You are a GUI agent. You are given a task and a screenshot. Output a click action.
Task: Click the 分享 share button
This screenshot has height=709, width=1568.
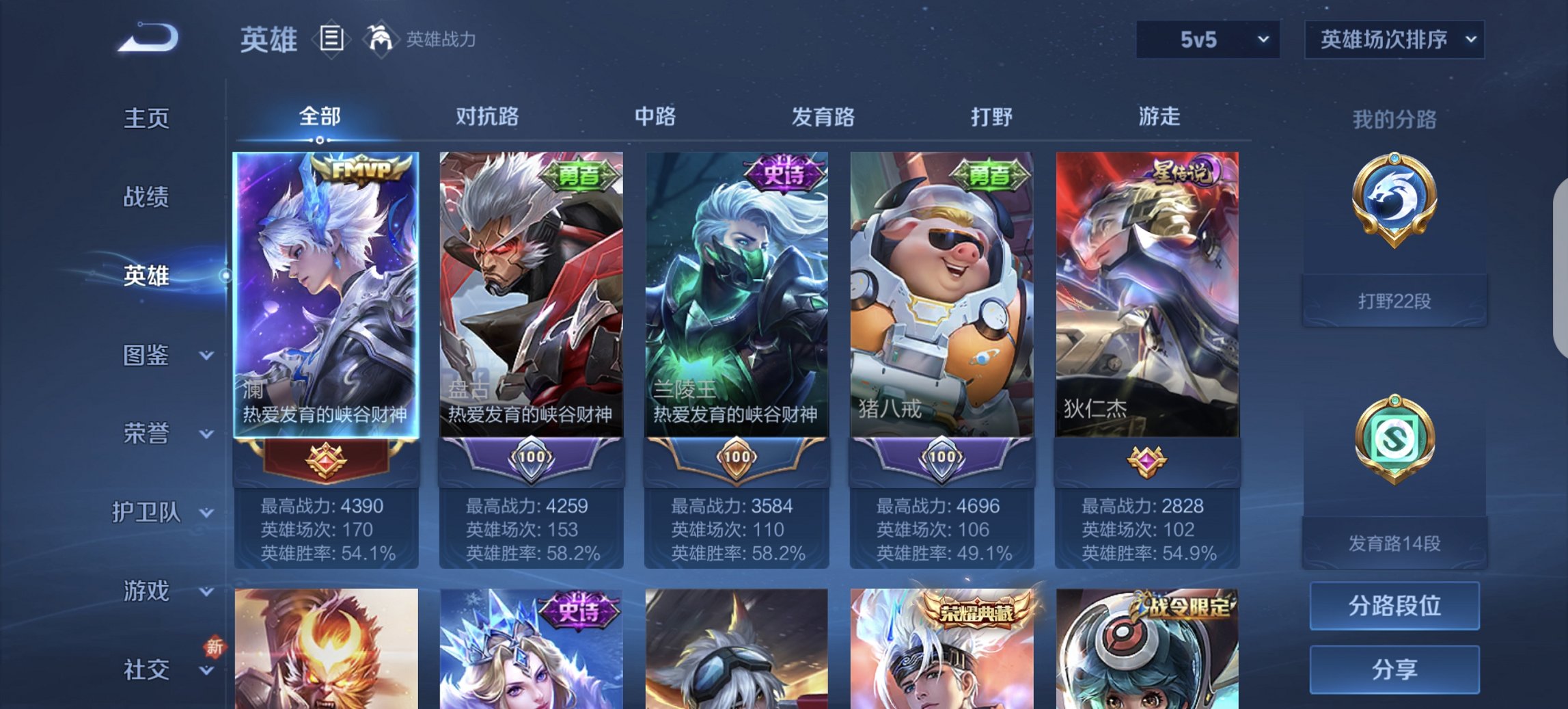pyautogui.click(x=1394, y=670)
